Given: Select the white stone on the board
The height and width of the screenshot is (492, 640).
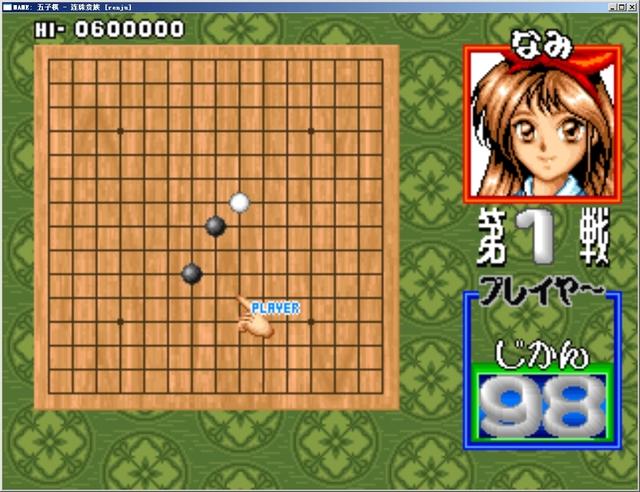Looking at the screenshot, I should pos(239,203).
